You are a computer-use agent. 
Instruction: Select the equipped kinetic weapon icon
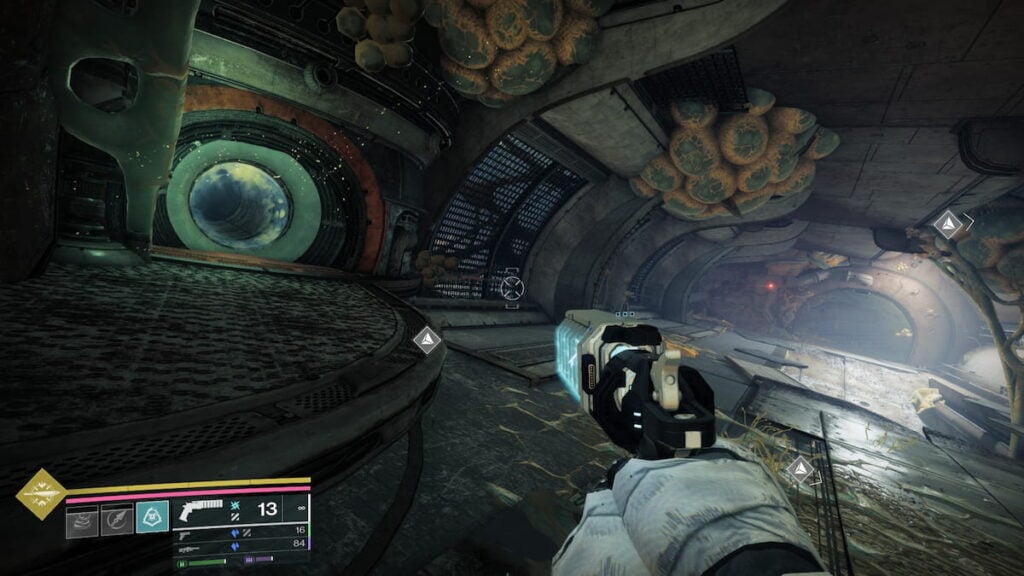pyautogui.click(x=202, y=511)
